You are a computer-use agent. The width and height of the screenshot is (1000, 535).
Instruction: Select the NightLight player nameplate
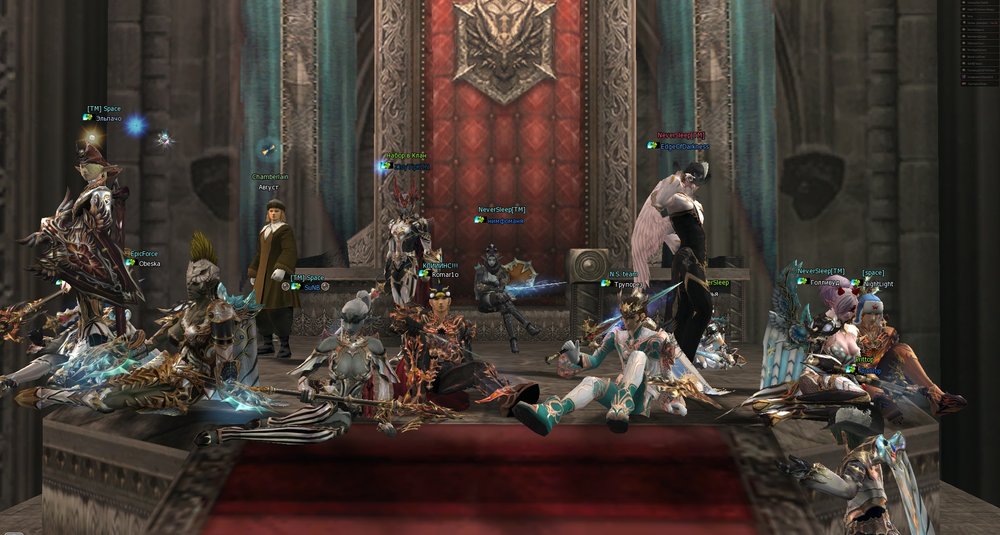point(878,284)
